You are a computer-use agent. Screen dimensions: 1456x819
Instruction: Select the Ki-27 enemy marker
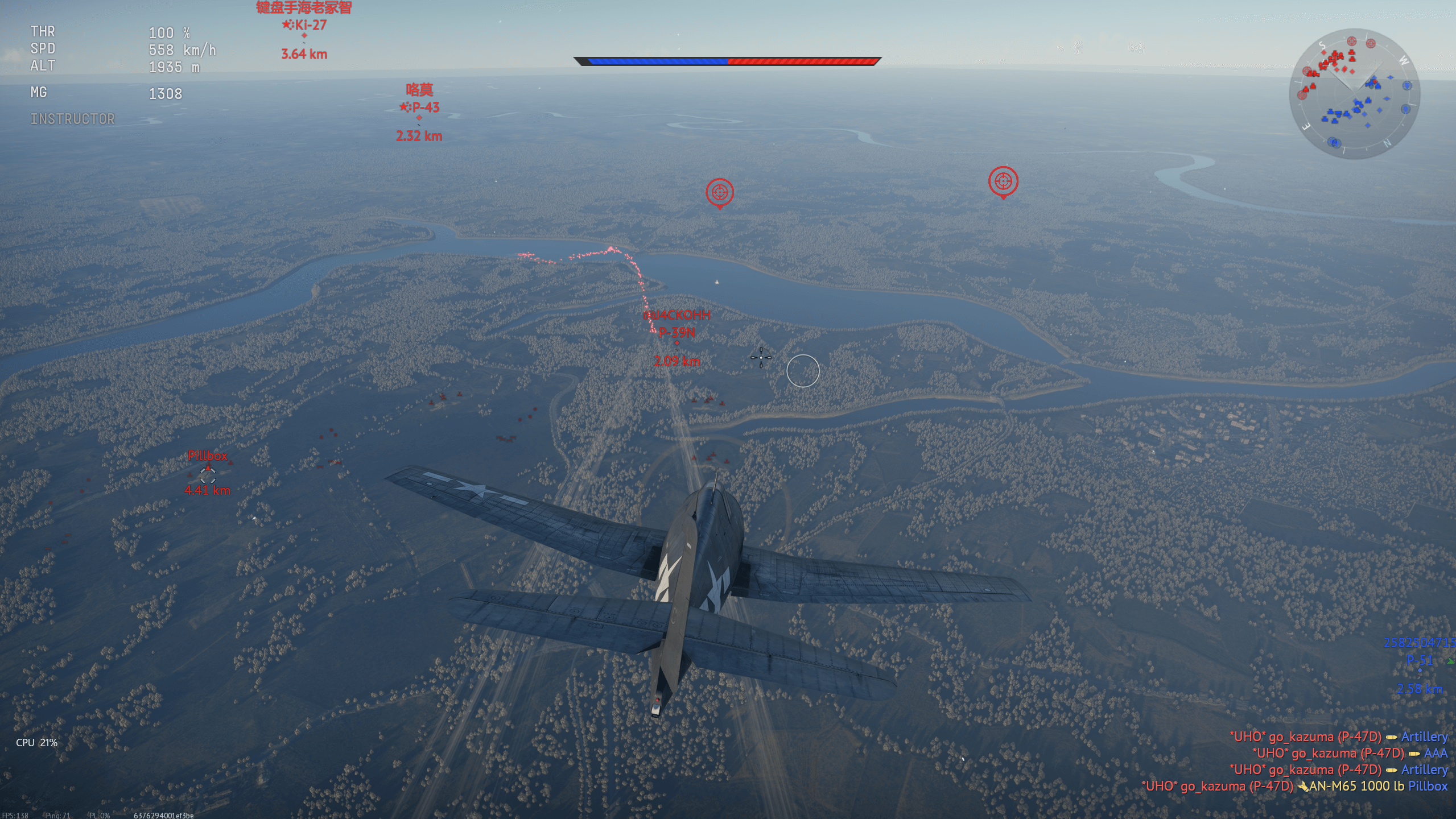(x=304, y=35)
